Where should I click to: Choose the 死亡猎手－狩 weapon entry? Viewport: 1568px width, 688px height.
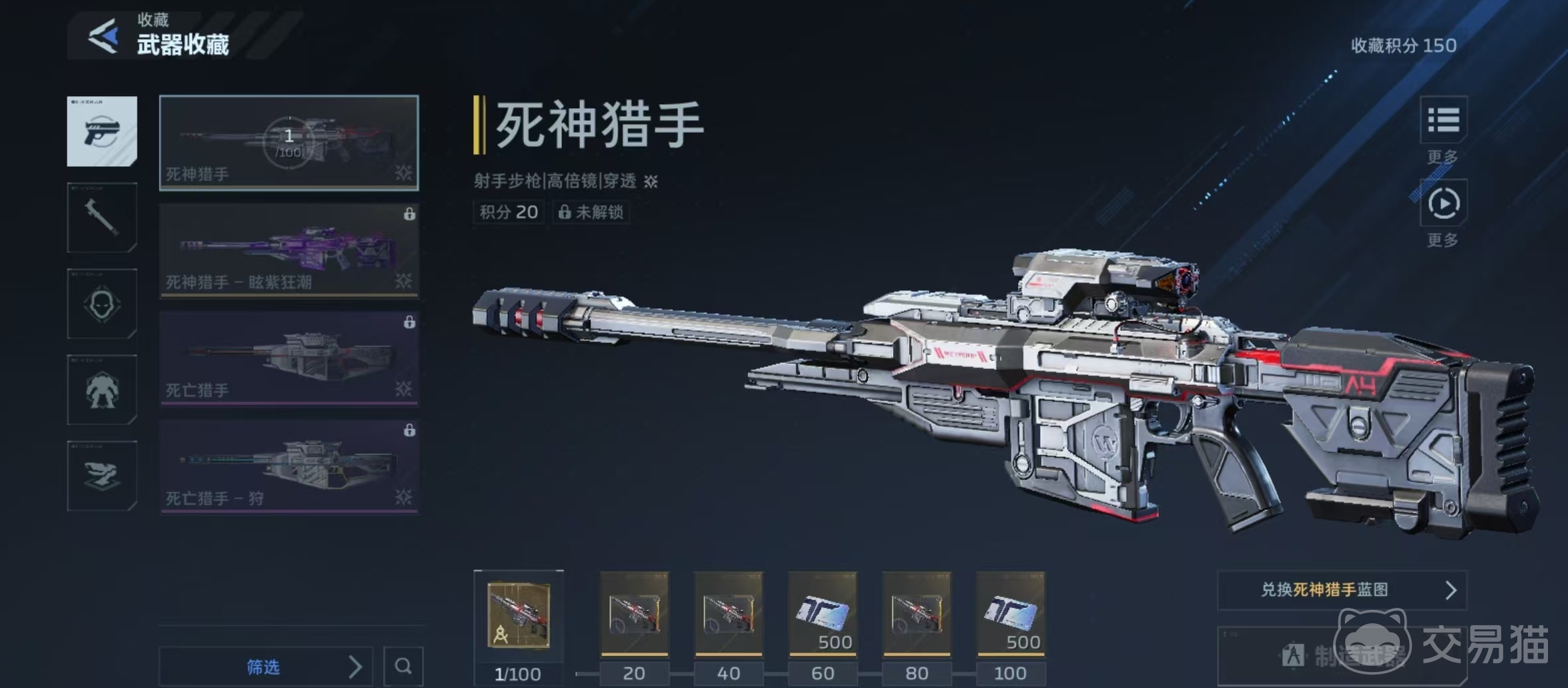288,466
